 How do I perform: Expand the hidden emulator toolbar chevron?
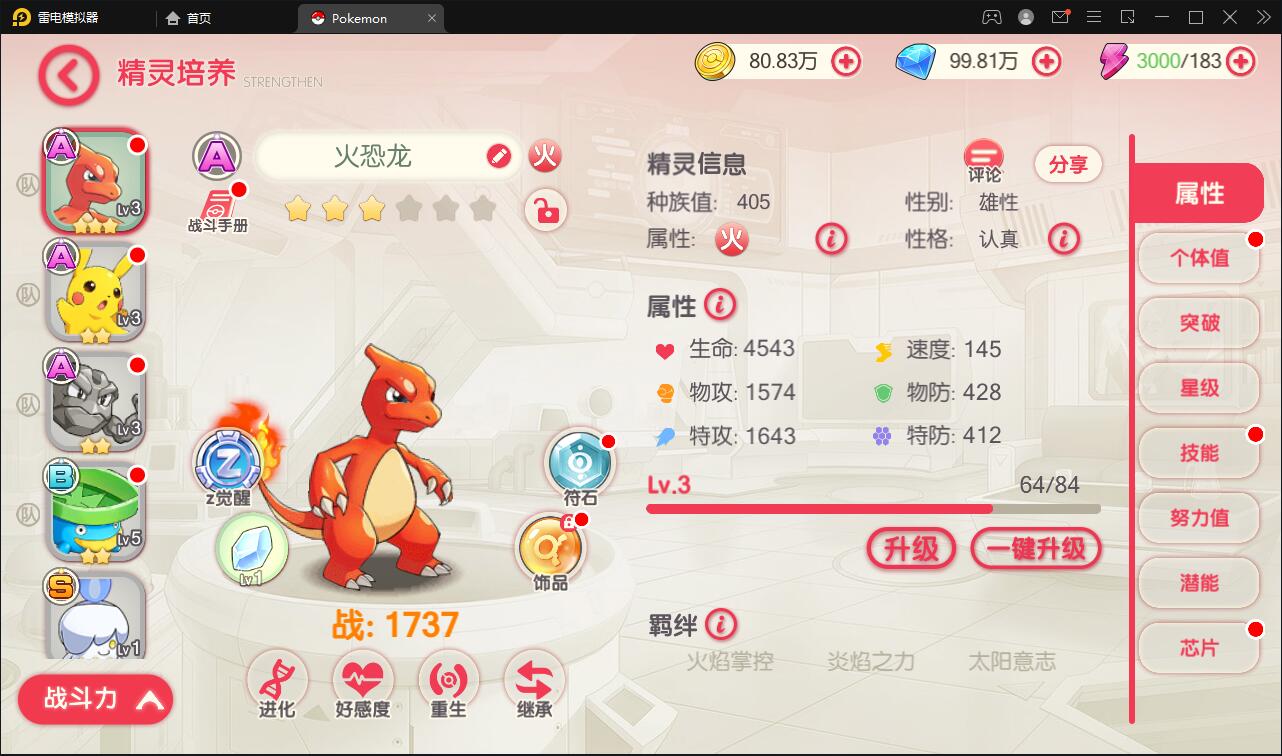click(1264, 17)
